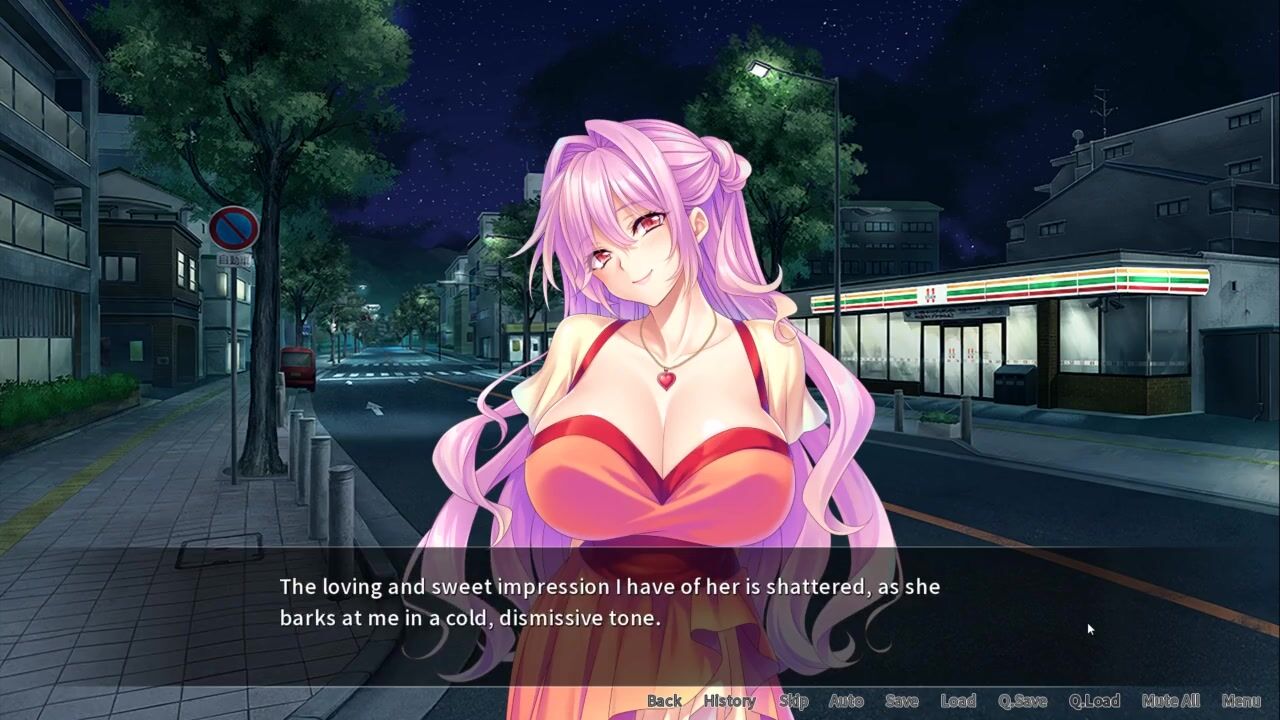The image size is (1280, 720).
Task: Open the Save screen
Action: [x=901, y=701]
